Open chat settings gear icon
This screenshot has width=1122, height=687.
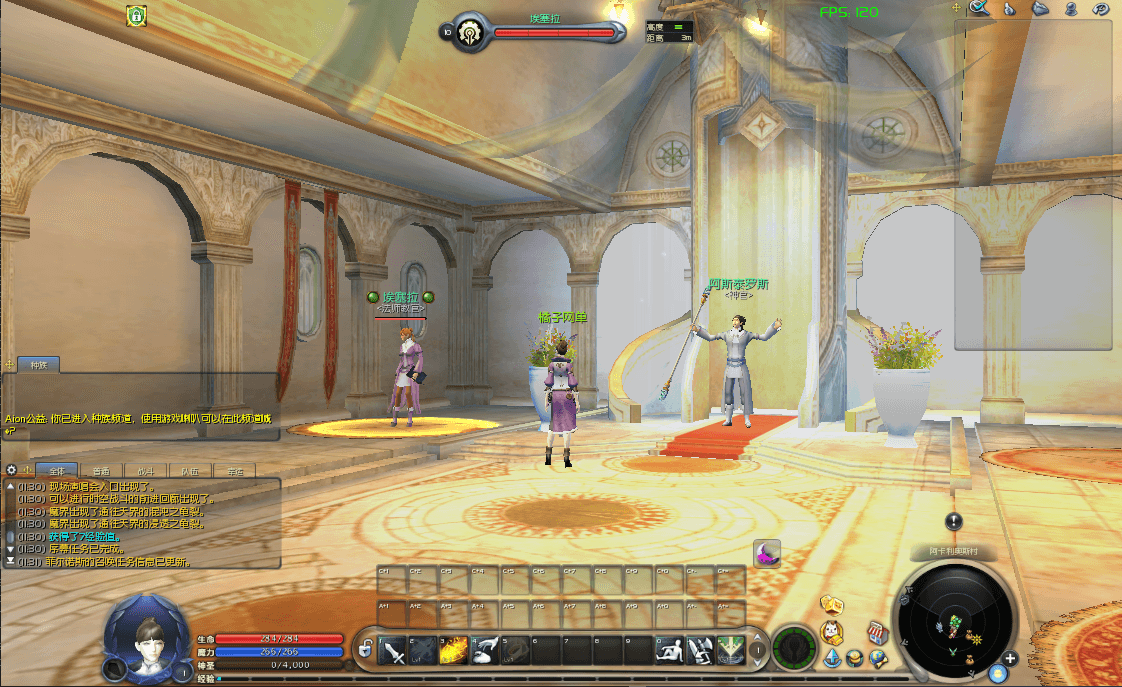tap(11, 470)
